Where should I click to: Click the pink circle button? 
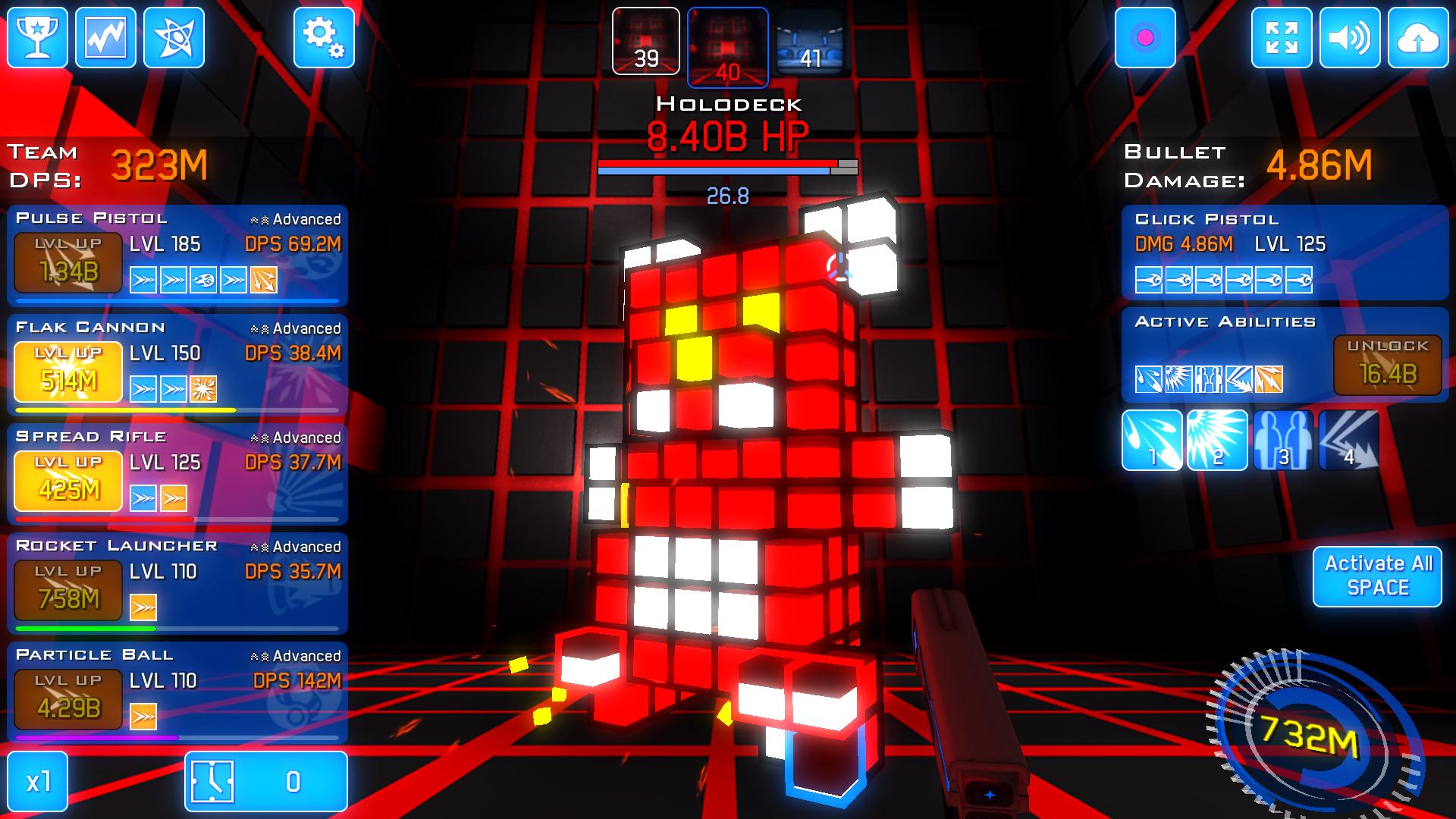(1145, 38)
